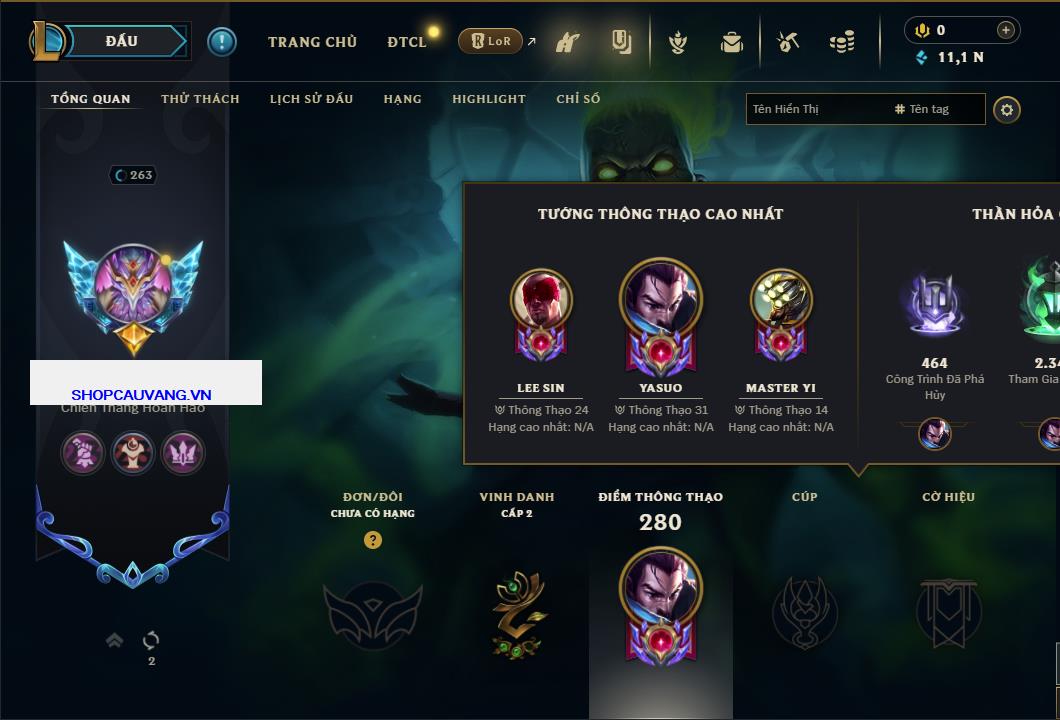This screenshot has height=720, width=1060.
Task: Click the ĐẤU play button
Action: coord(122,41)
